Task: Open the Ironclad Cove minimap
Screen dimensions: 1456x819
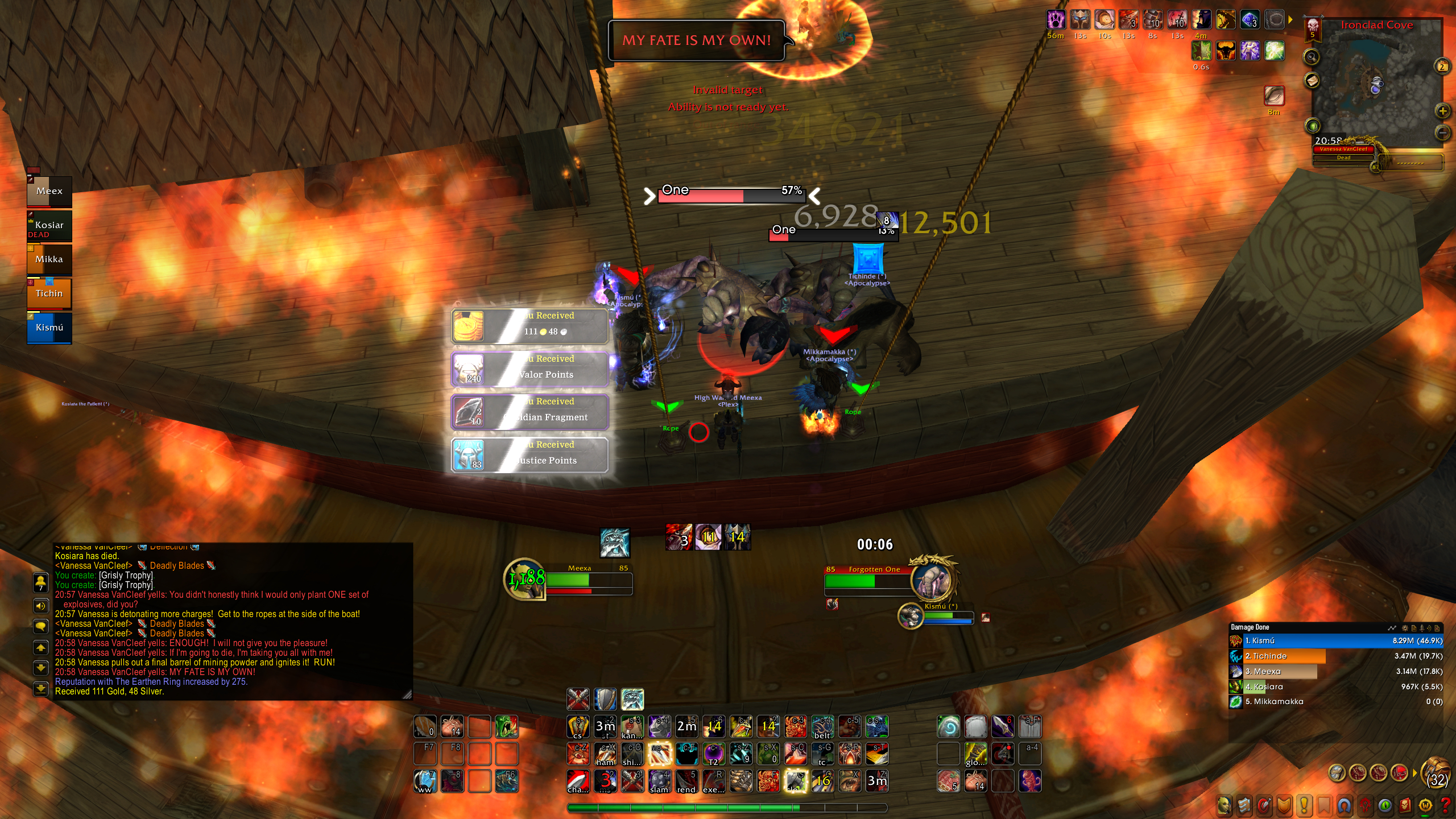Action: [1376, 85]
